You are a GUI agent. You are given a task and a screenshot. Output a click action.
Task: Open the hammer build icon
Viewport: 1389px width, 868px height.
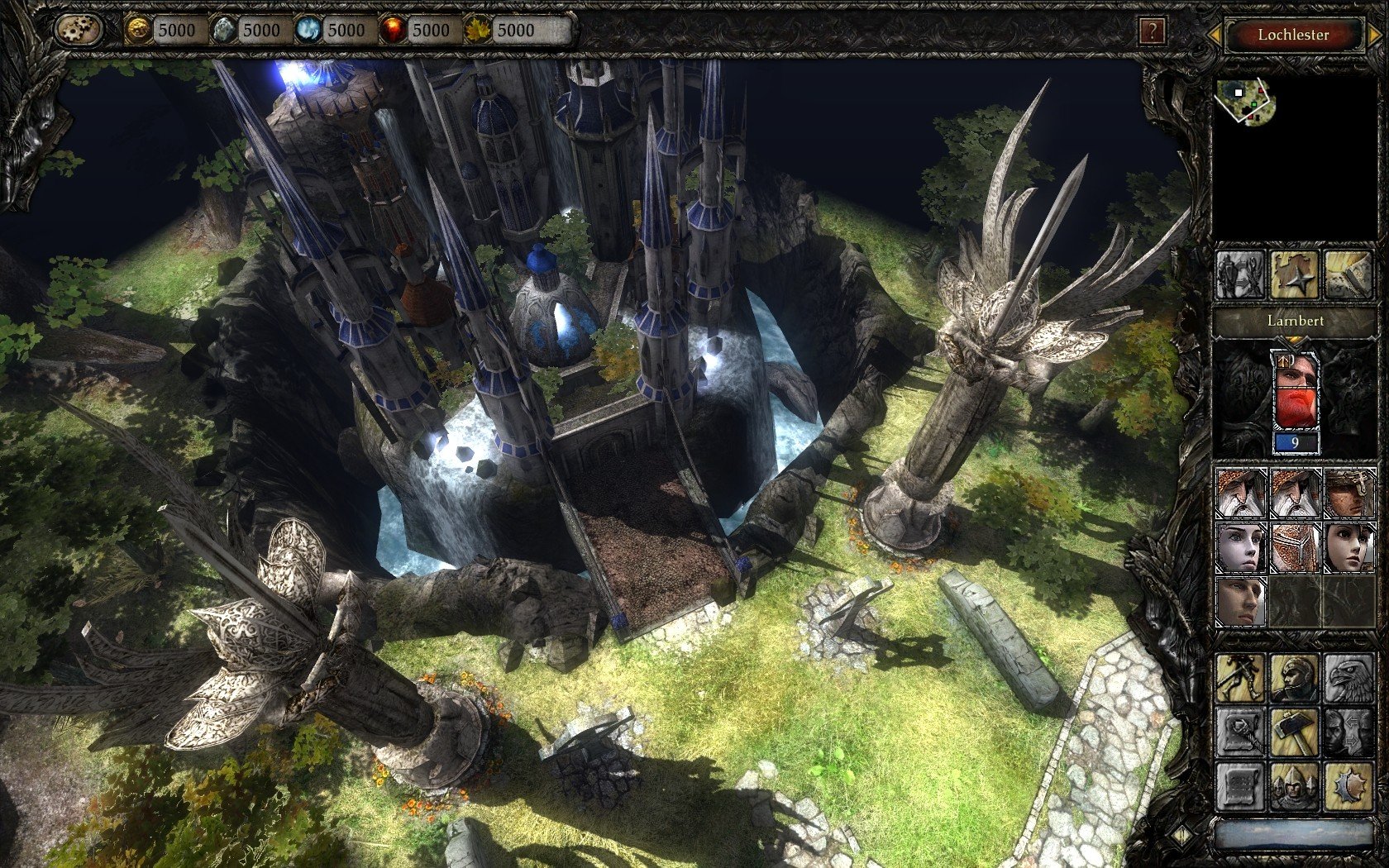pos(1294,732)
